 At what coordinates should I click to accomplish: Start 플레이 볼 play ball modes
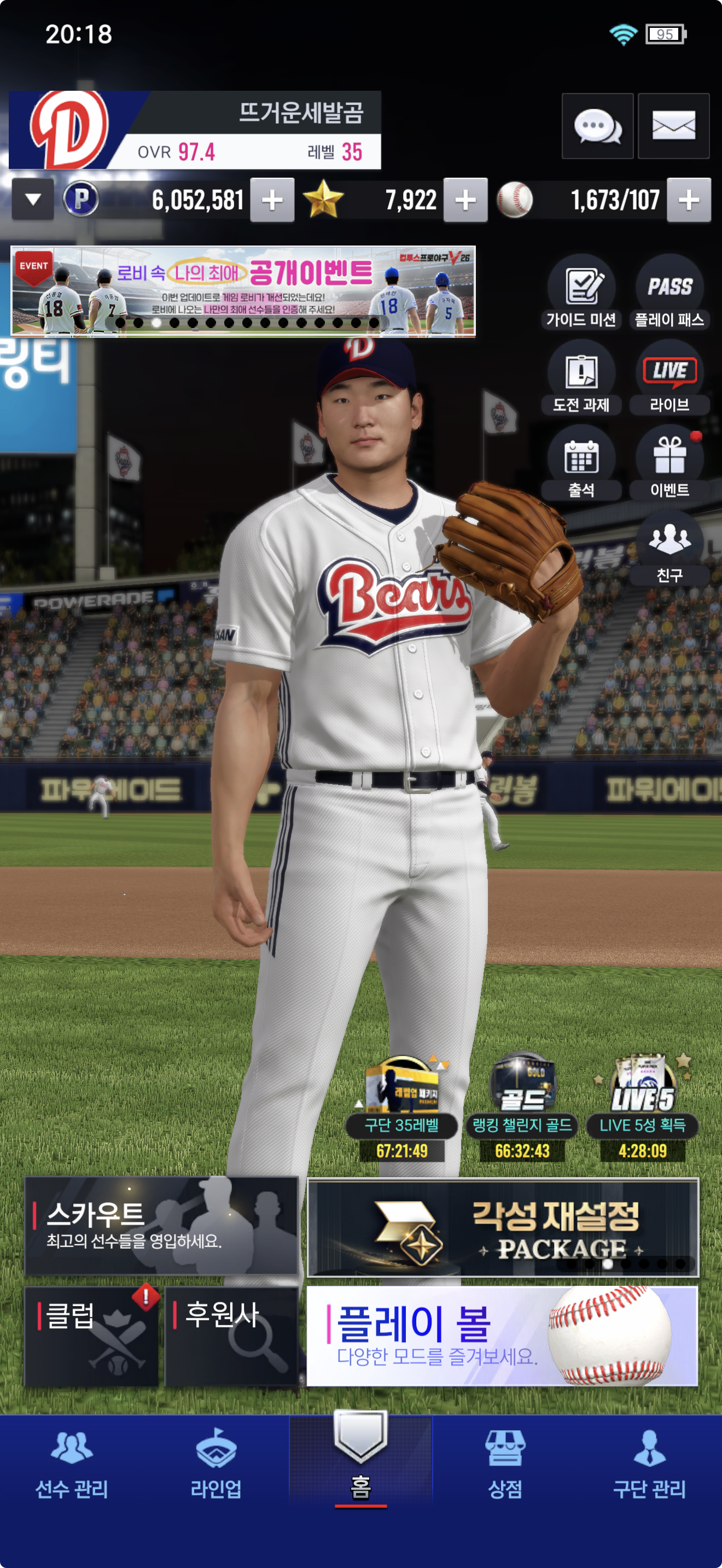pyautogui.click(x=502, y=1336)
